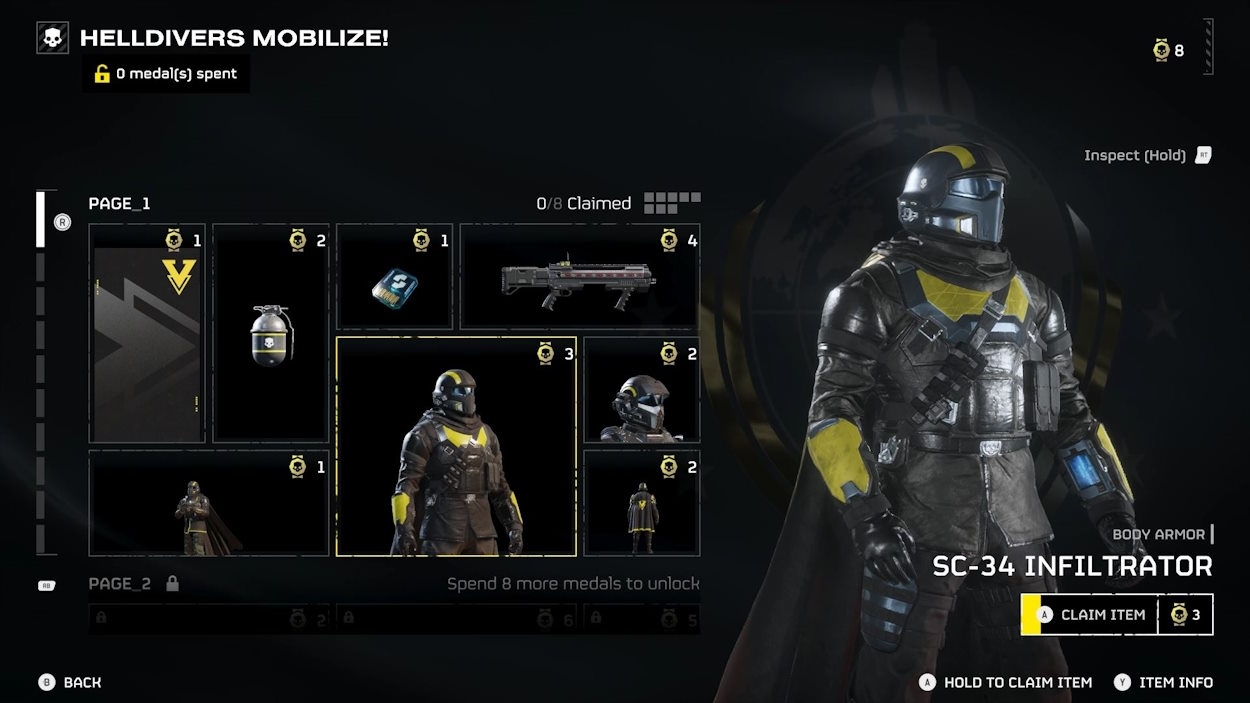Pick the shotgun weapon tile
1250x703 pixels.
579,277
